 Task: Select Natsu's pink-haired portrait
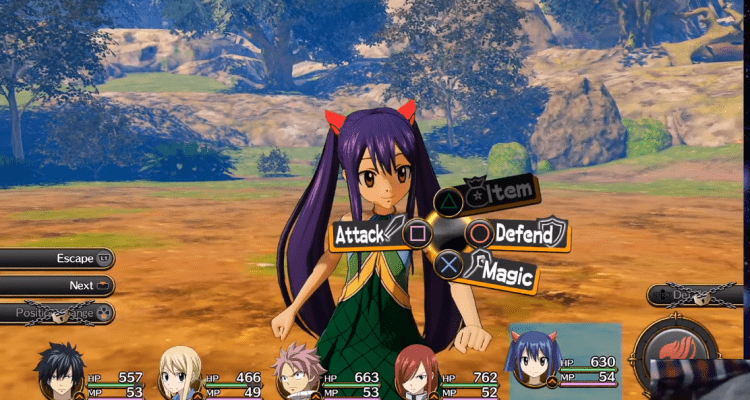pyautogui.click(x=300, y=372)
